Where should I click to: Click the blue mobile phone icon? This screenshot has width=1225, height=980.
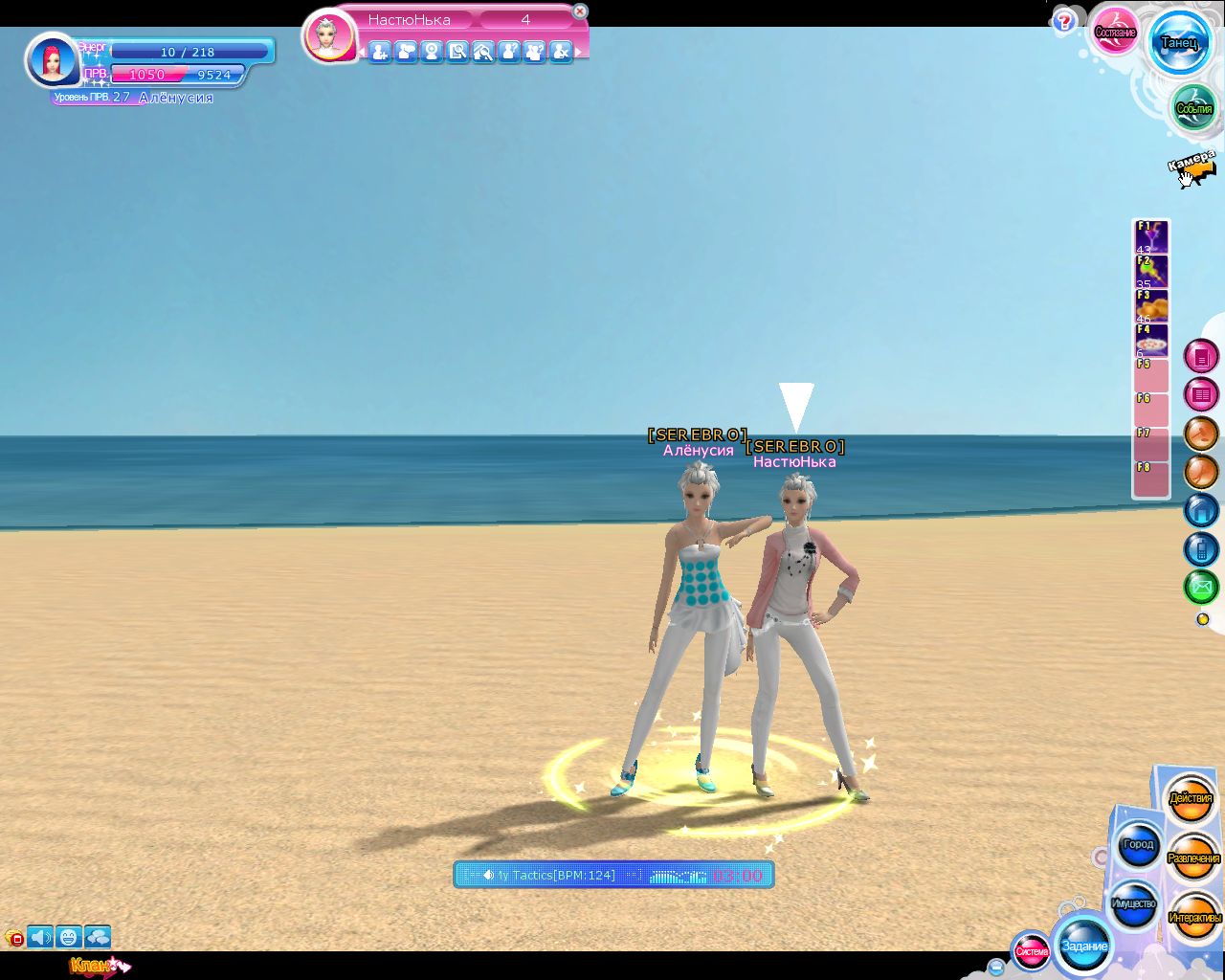tap(1201, 548)
